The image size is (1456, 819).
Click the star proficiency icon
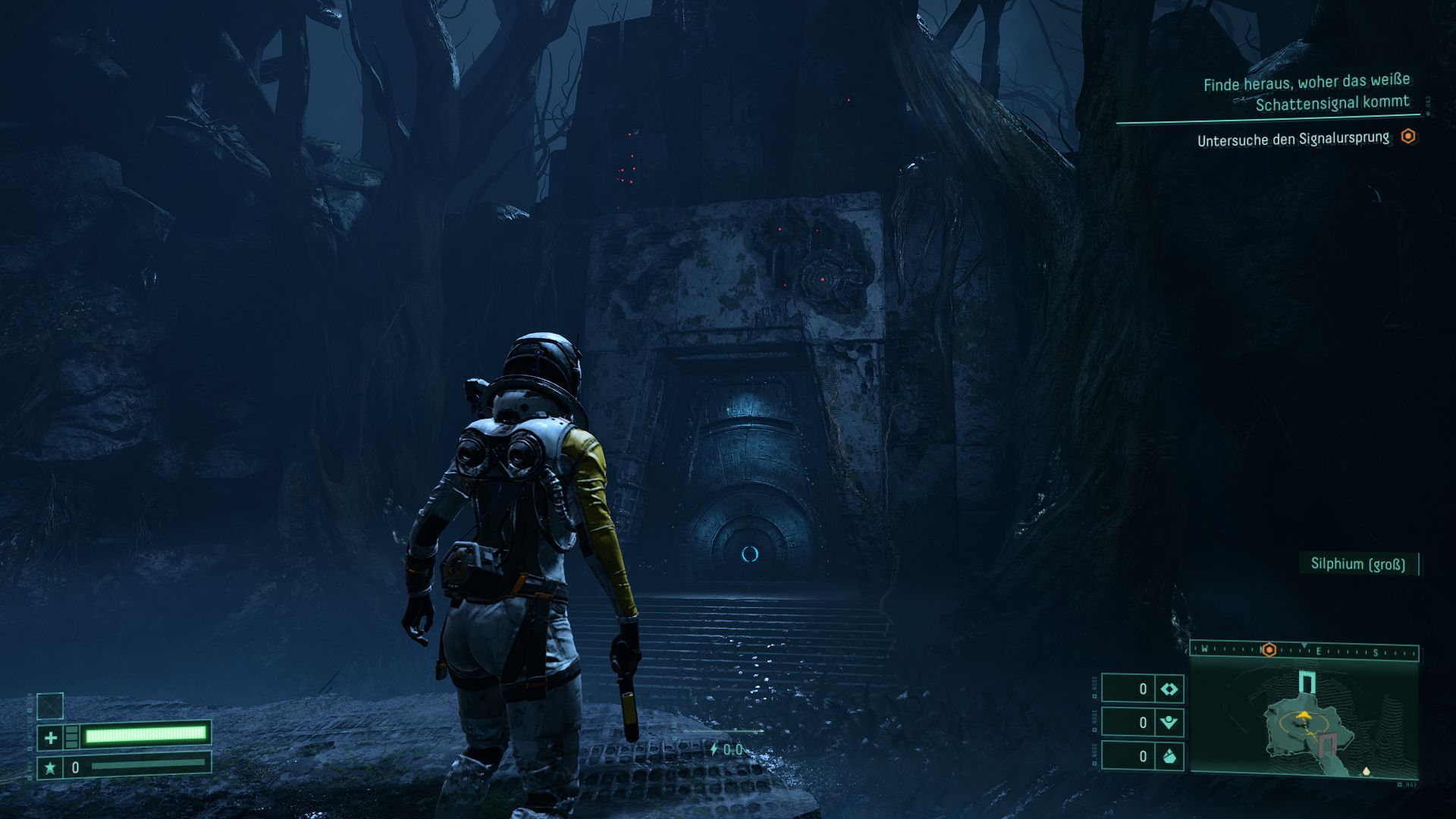pos(50,767)
